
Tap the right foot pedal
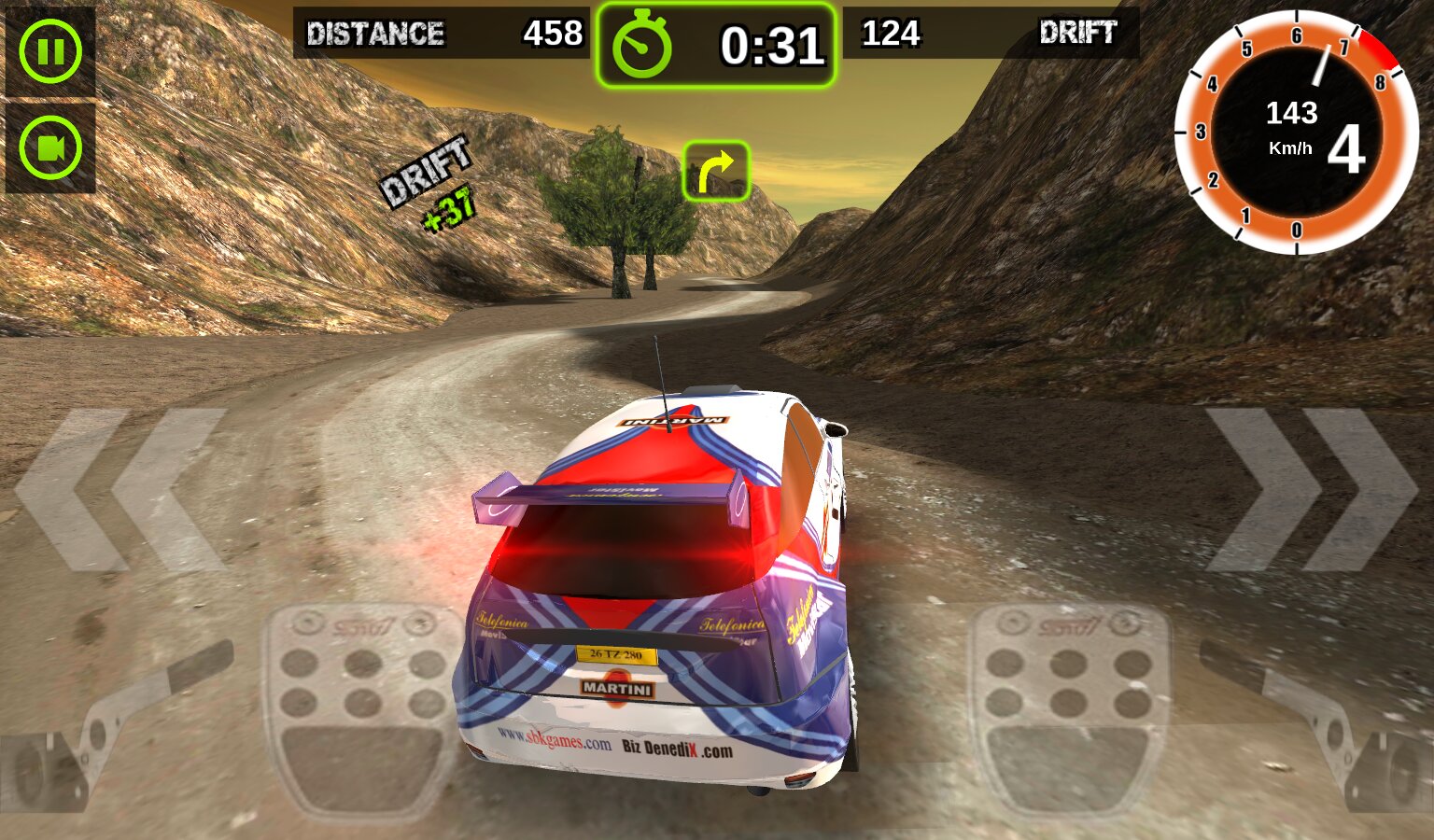[1067, 711]
